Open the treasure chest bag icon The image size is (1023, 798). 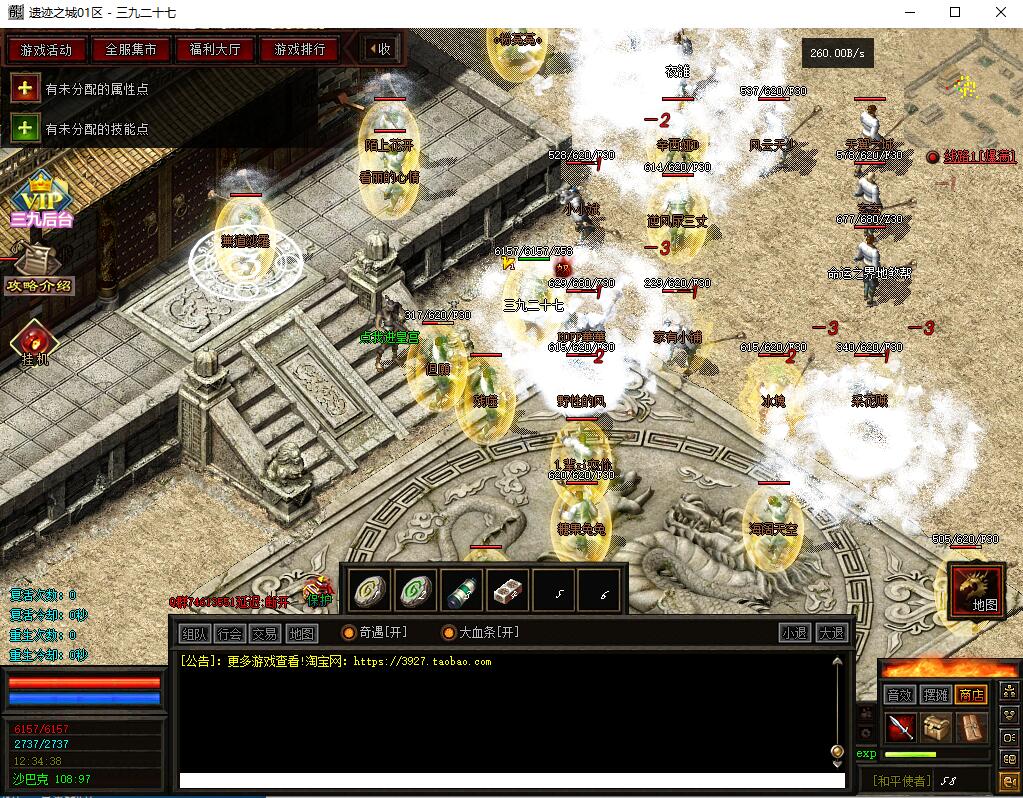936,727
